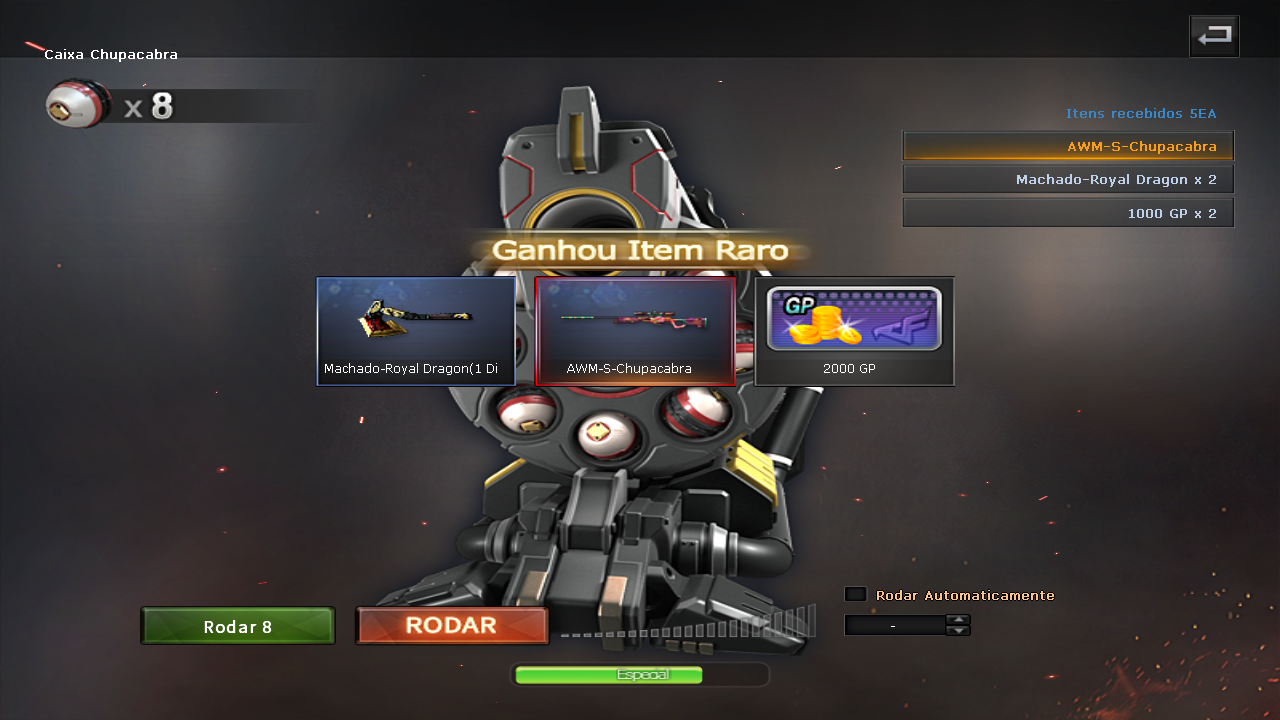This screenshot has height=720, width=1280.
Task: Decrease the auto-spin count with down arrow
Action: [x=957, y=631]
